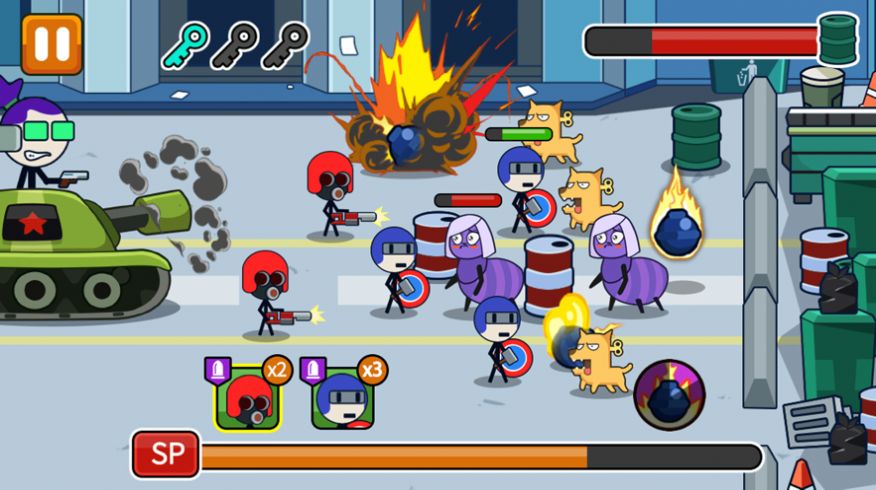Deploy the red-helmet gunner unit
The width and height of the screenshot is (876, 490).
(x=248, y=397)
